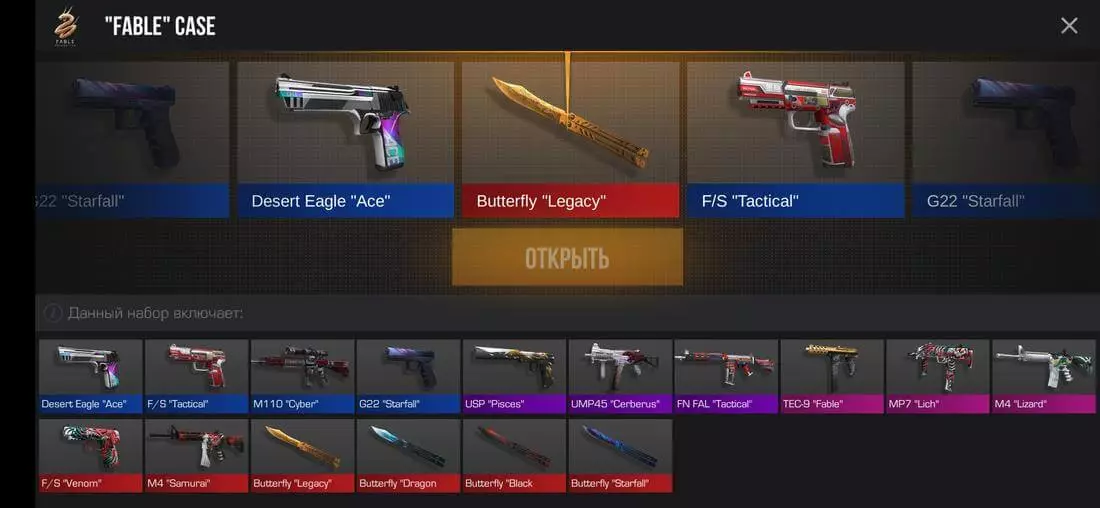Image resolution: width=1100 pixels, height=508 pixels.
Task: Select the M110 "Cyber" thumbnail
Action: [x=303, y=376]
